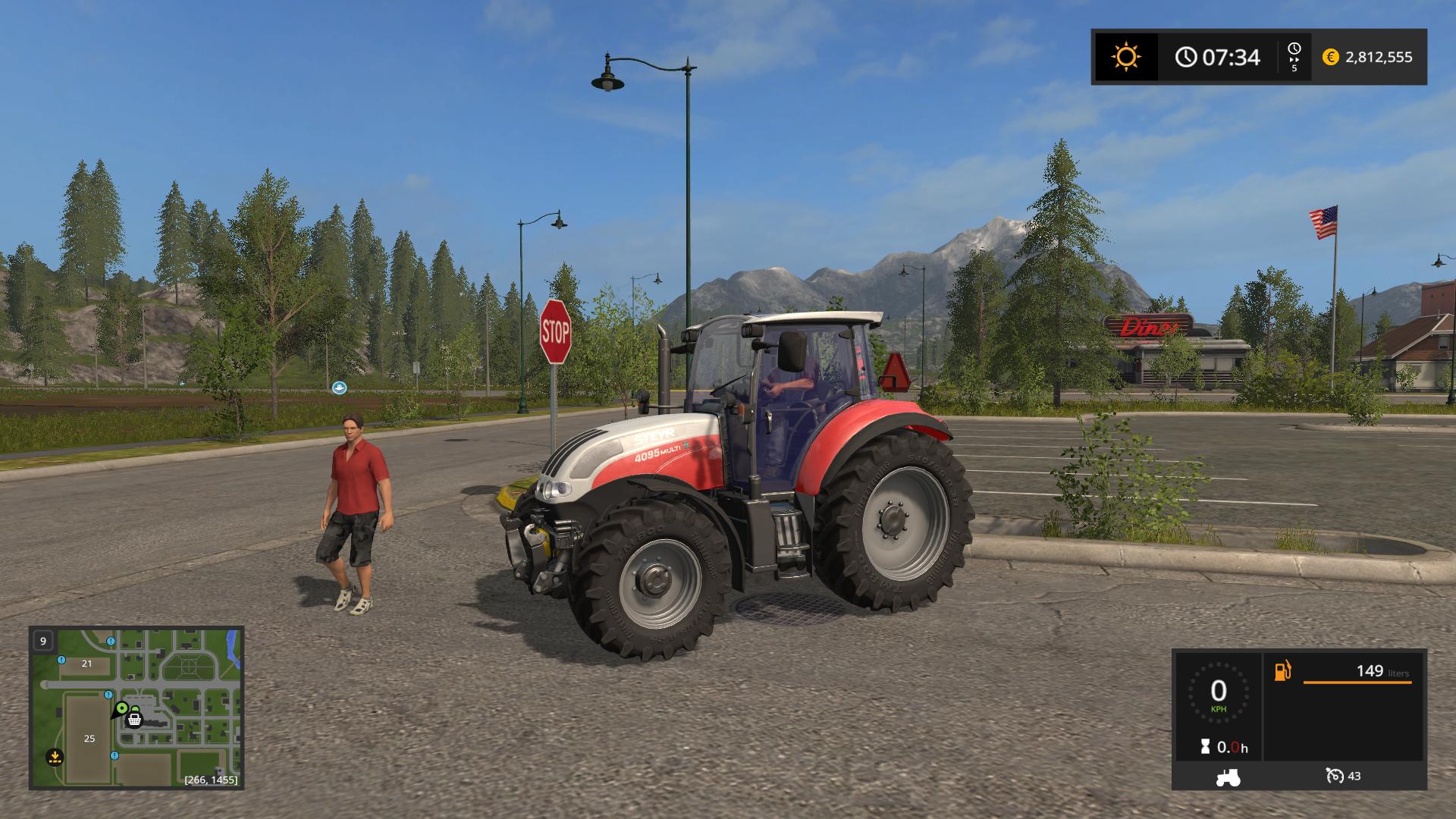Click the sun weather icon
This screenshot has height=819, width=1456.
pyautogui.click(x=1126, y=57)
